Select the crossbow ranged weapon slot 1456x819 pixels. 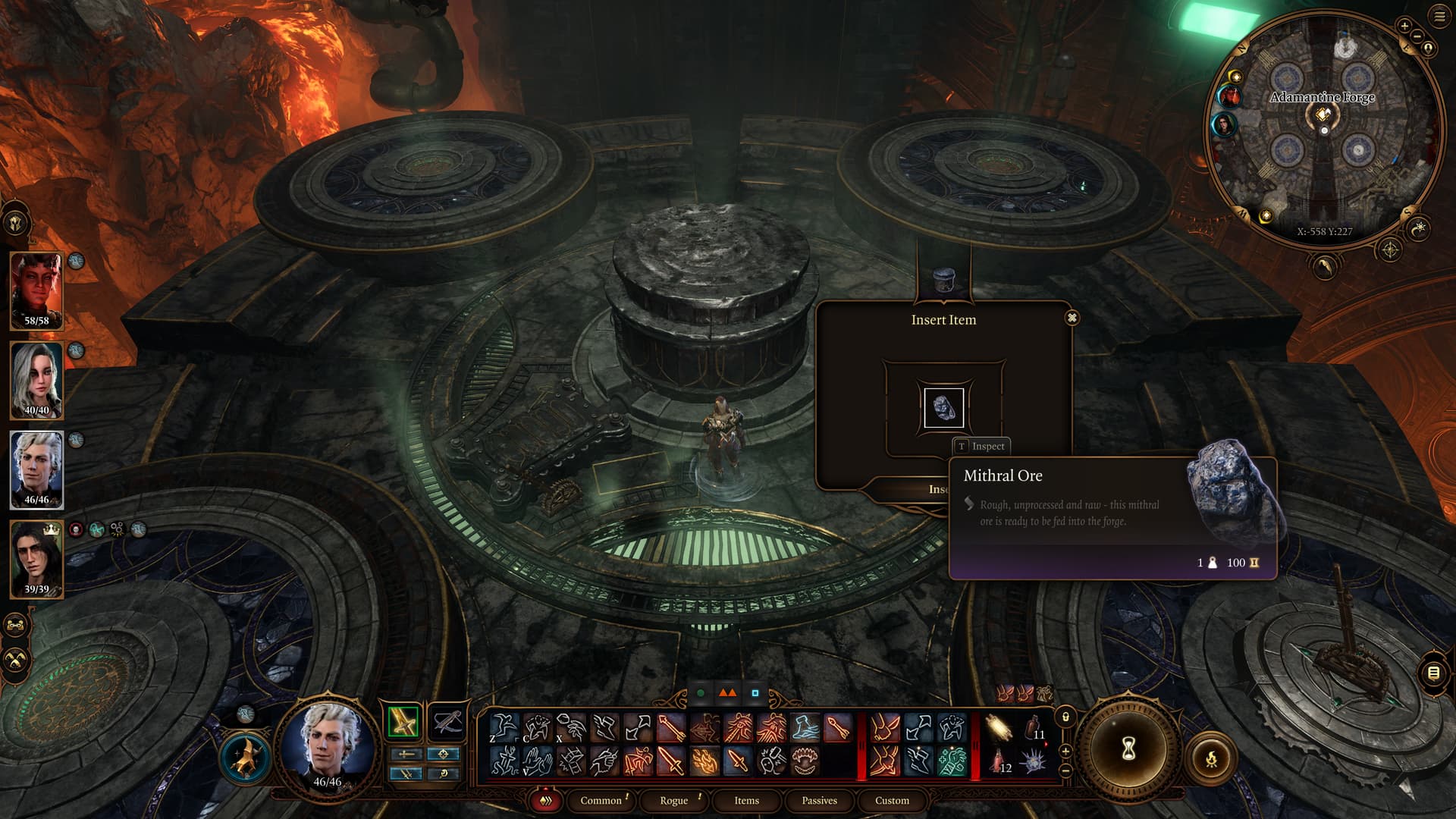pos(447,721)
